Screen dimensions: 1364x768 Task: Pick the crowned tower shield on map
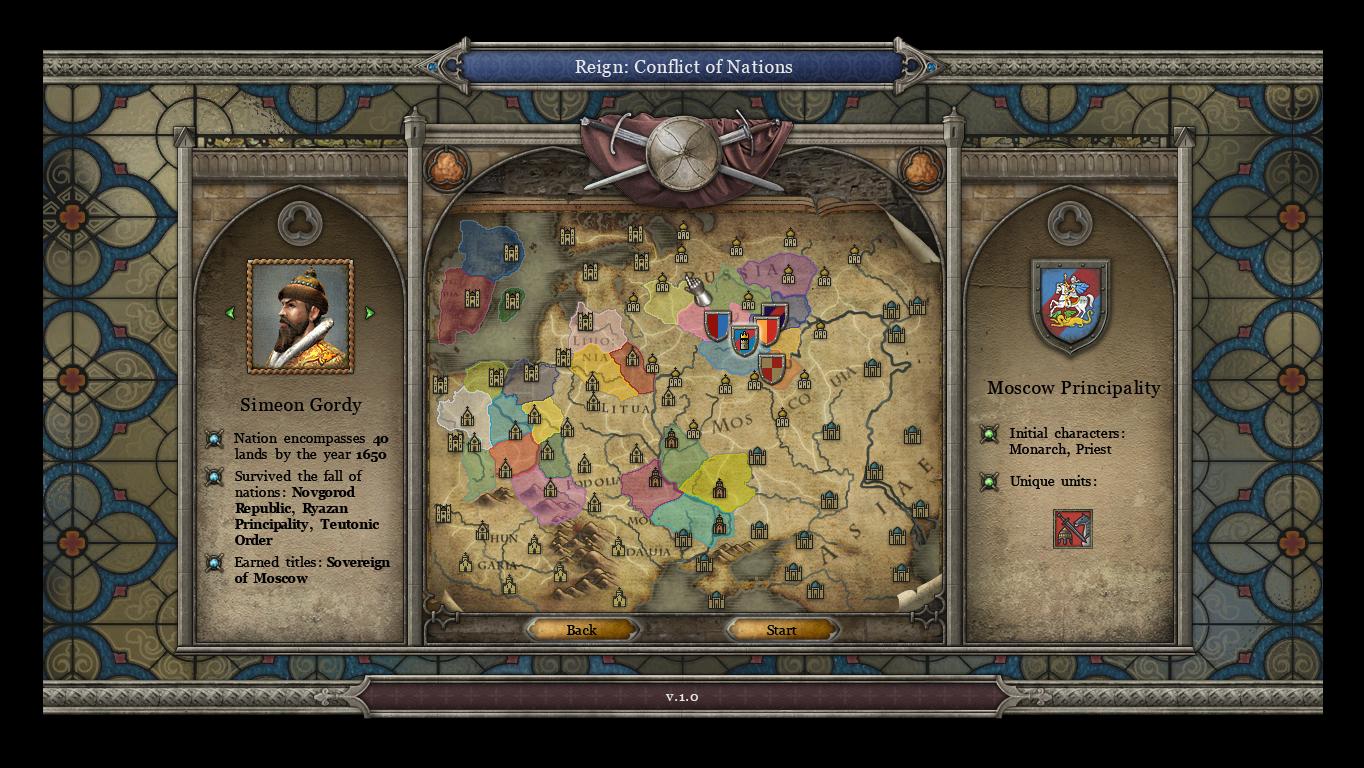point(743,340)
